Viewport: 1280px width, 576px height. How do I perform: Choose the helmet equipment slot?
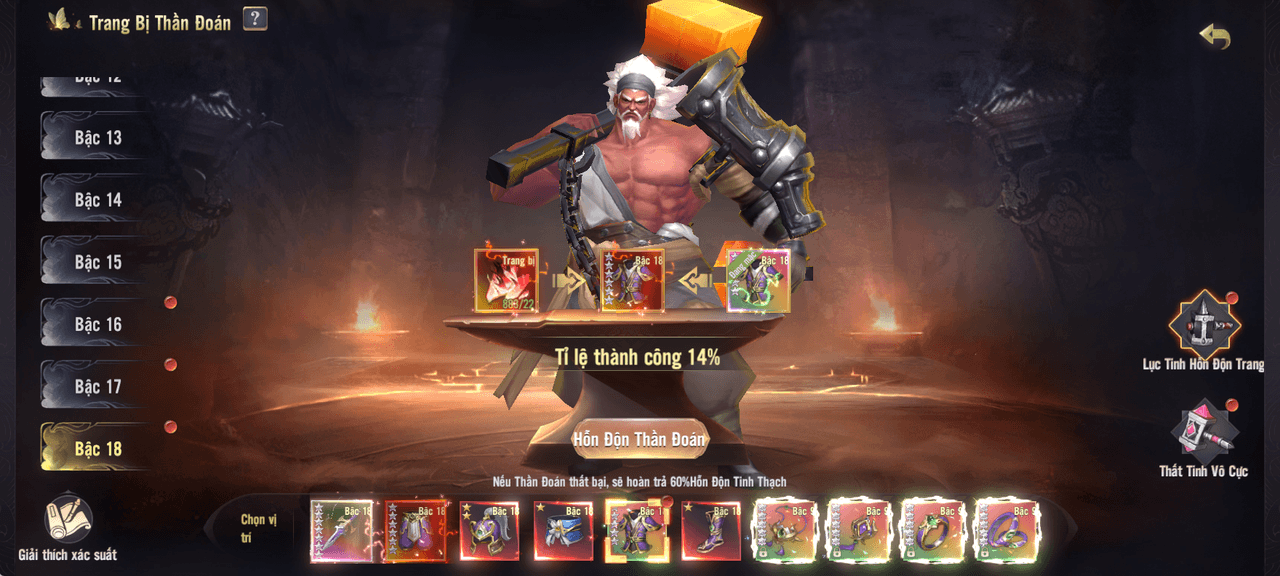[x=489, y=530]
